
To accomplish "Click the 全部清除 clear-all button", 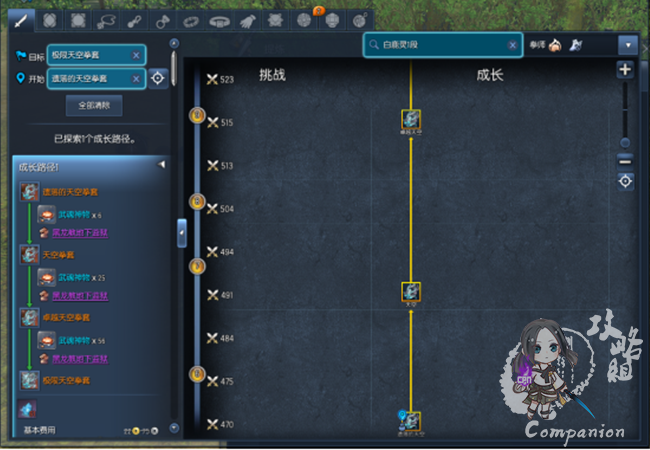I will (94, 104).
